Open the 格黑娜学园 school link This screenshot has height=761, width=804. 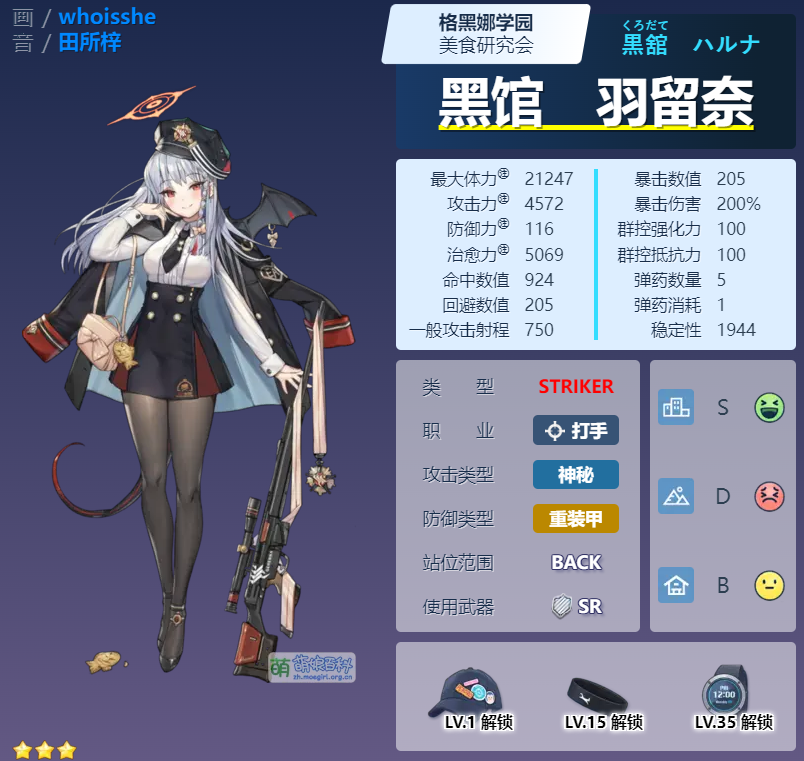pos(485,23)
